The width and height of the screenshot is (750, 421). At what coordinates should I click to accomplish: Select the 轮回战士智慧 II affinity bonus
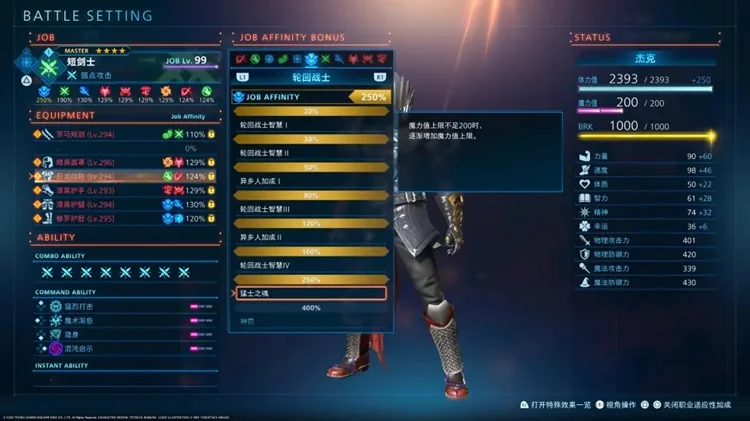click(x=310, y=153)
